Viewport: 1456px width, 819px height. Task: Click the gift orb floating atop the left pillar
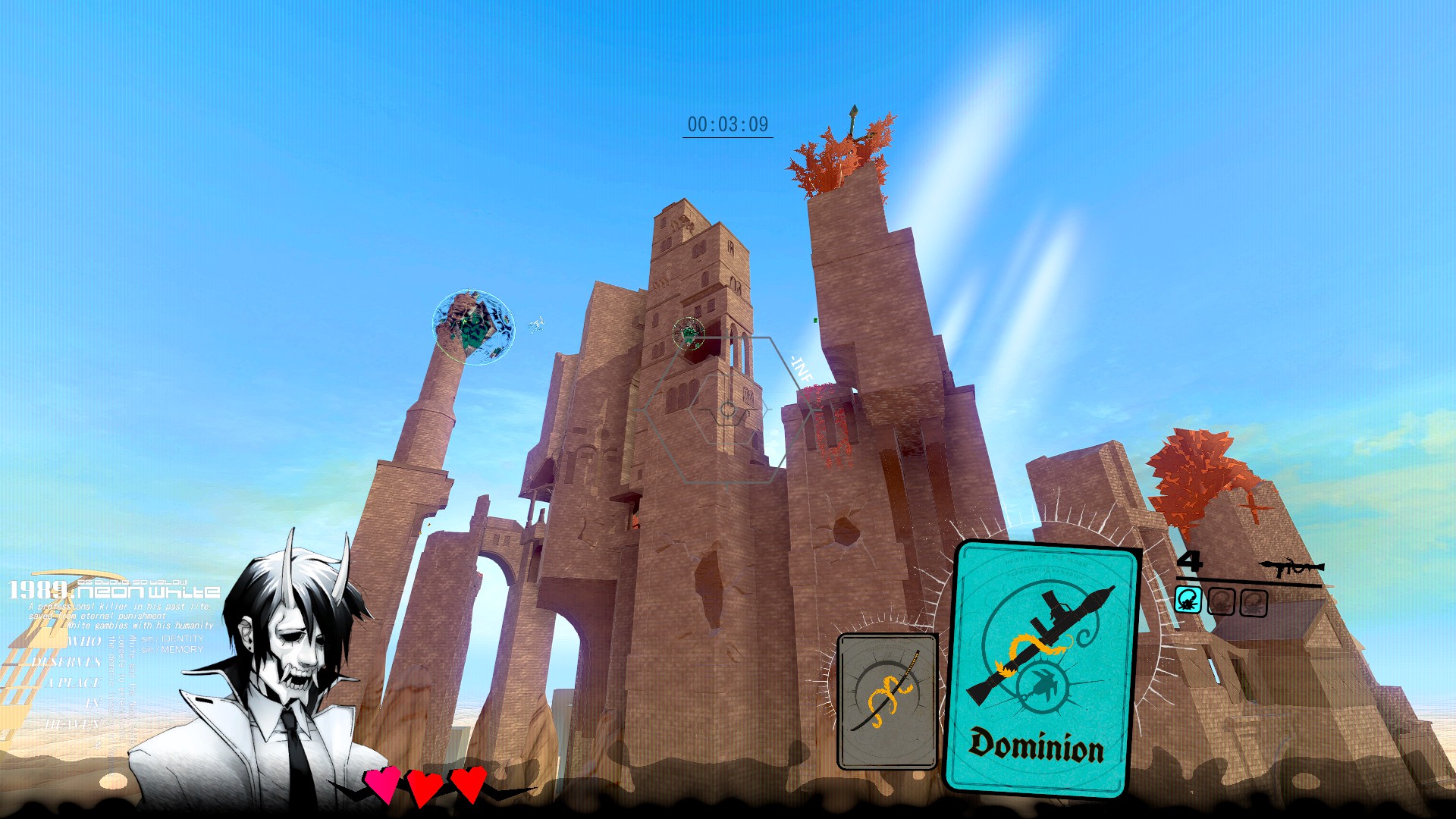point(473,326)
